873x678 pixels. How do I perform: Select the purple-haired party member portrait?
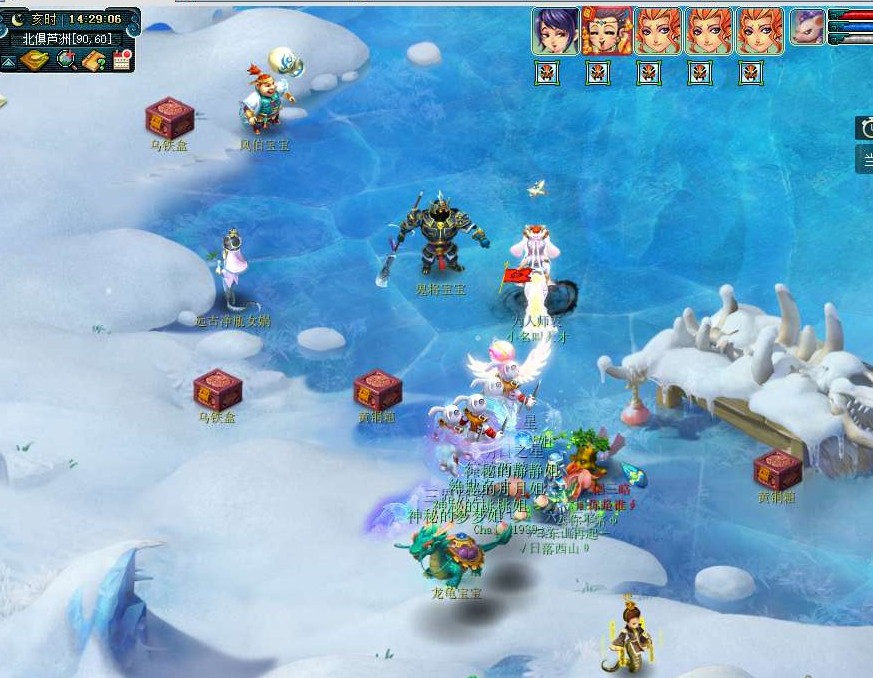[x=555, y=31]
